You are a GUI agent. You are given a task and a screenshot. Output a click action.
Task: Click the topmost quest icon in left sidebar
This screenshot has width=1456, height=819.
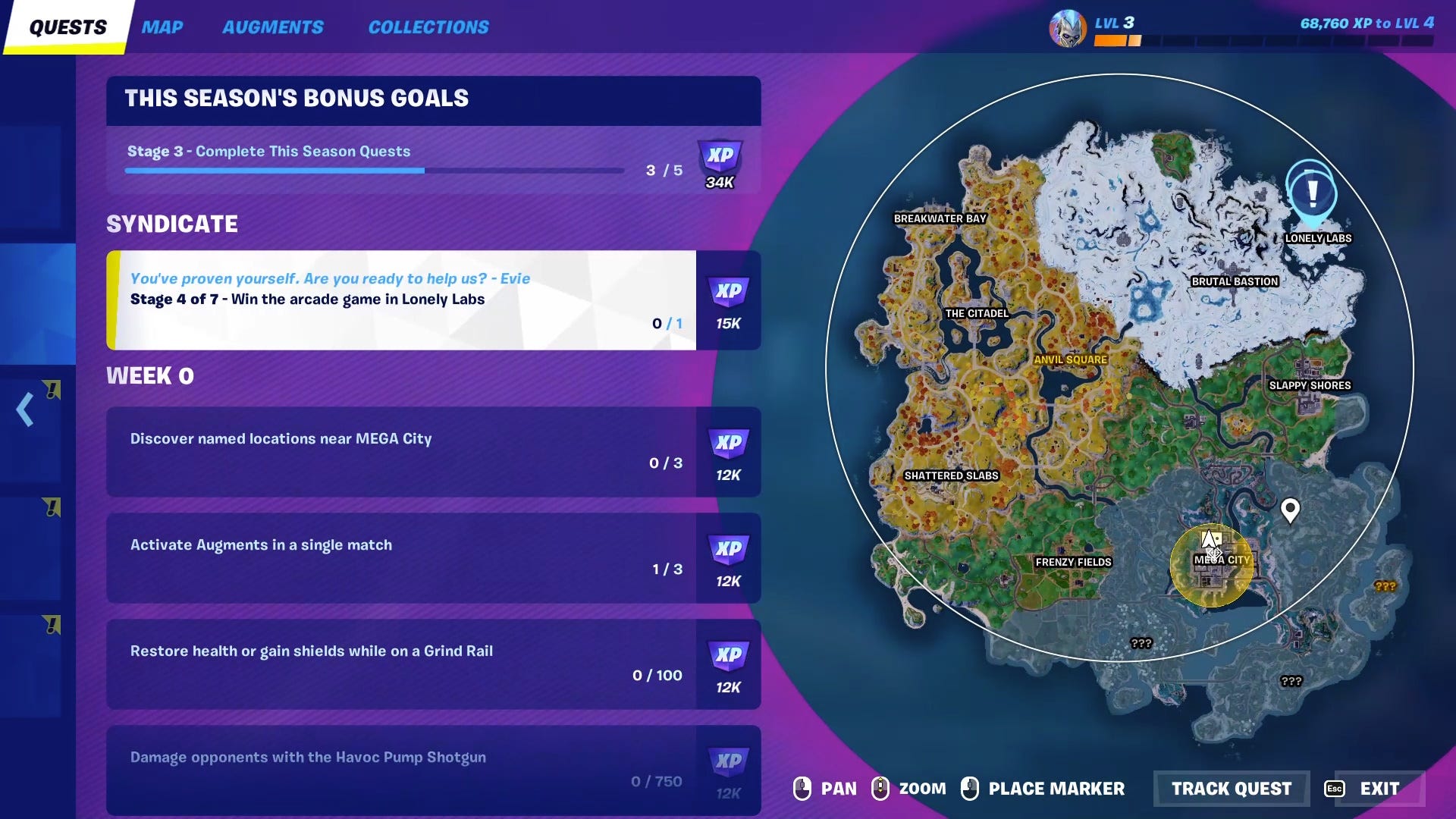tap(52, 389)
